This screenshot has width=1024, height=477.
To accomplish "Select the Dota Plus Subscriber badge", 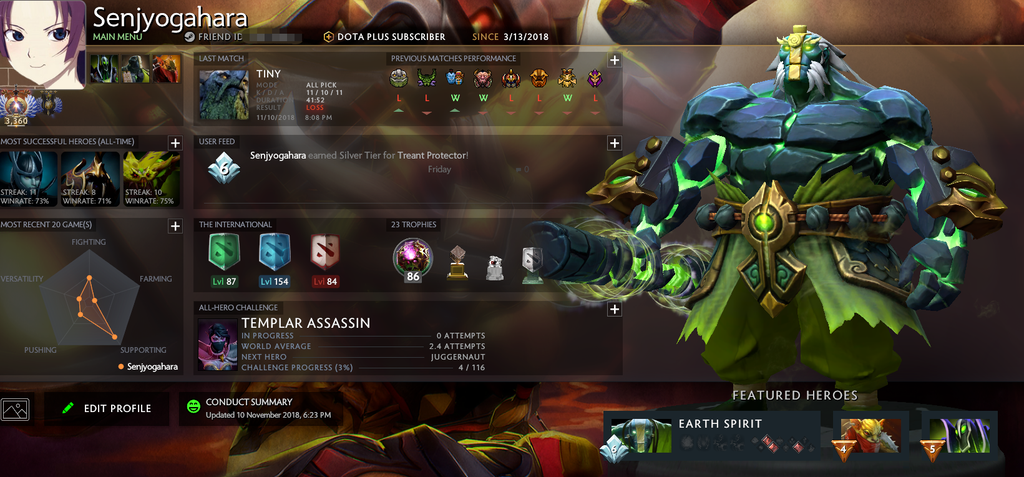I will (x=384, y=37).
